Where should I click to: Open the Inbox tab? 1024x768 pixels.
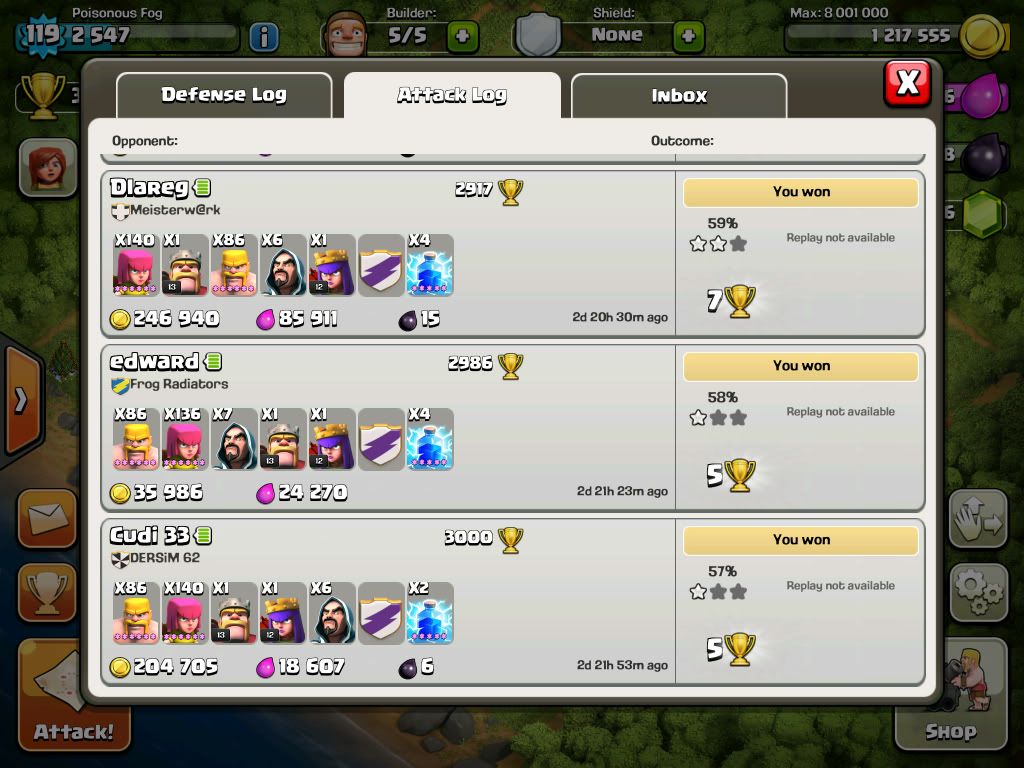(x=679, y=96)
